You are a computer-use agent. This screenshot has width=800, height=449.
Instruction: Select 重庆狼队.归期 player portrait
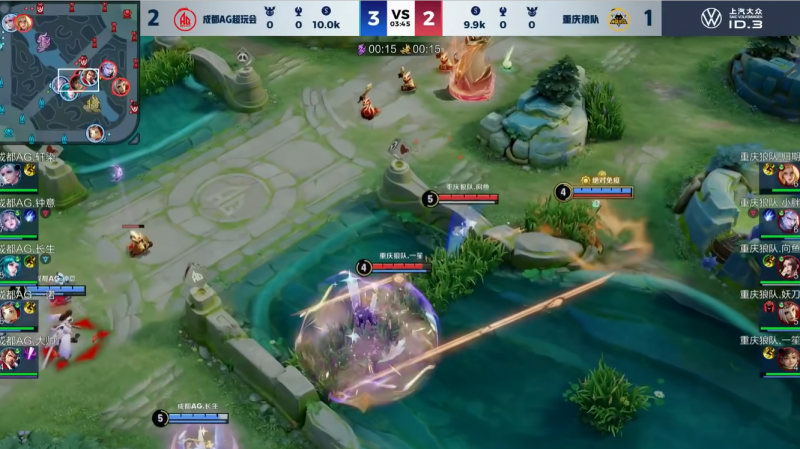[x=787, y=174]
